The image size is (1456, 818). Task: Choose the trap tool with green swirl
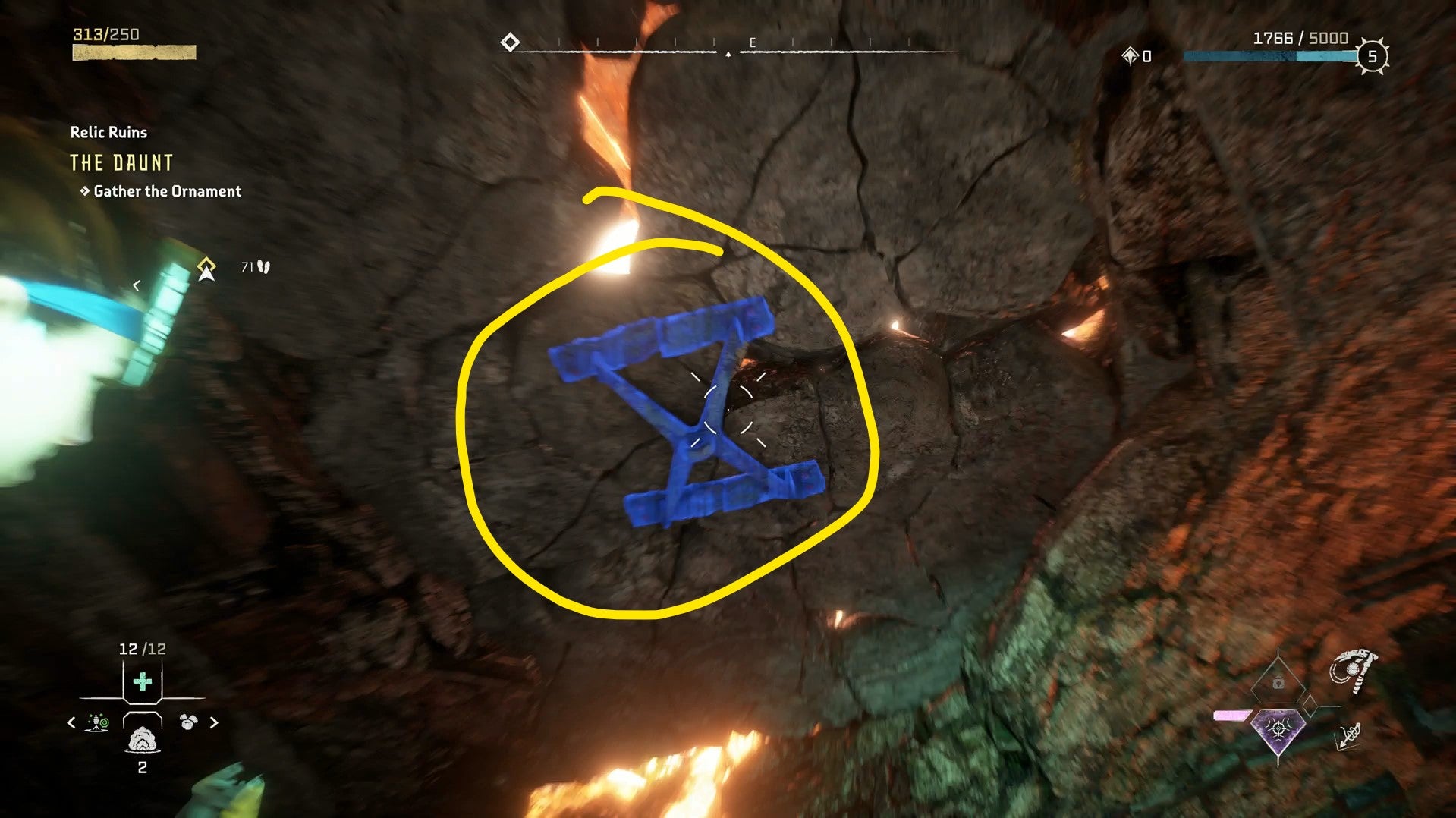pos(98,722)
